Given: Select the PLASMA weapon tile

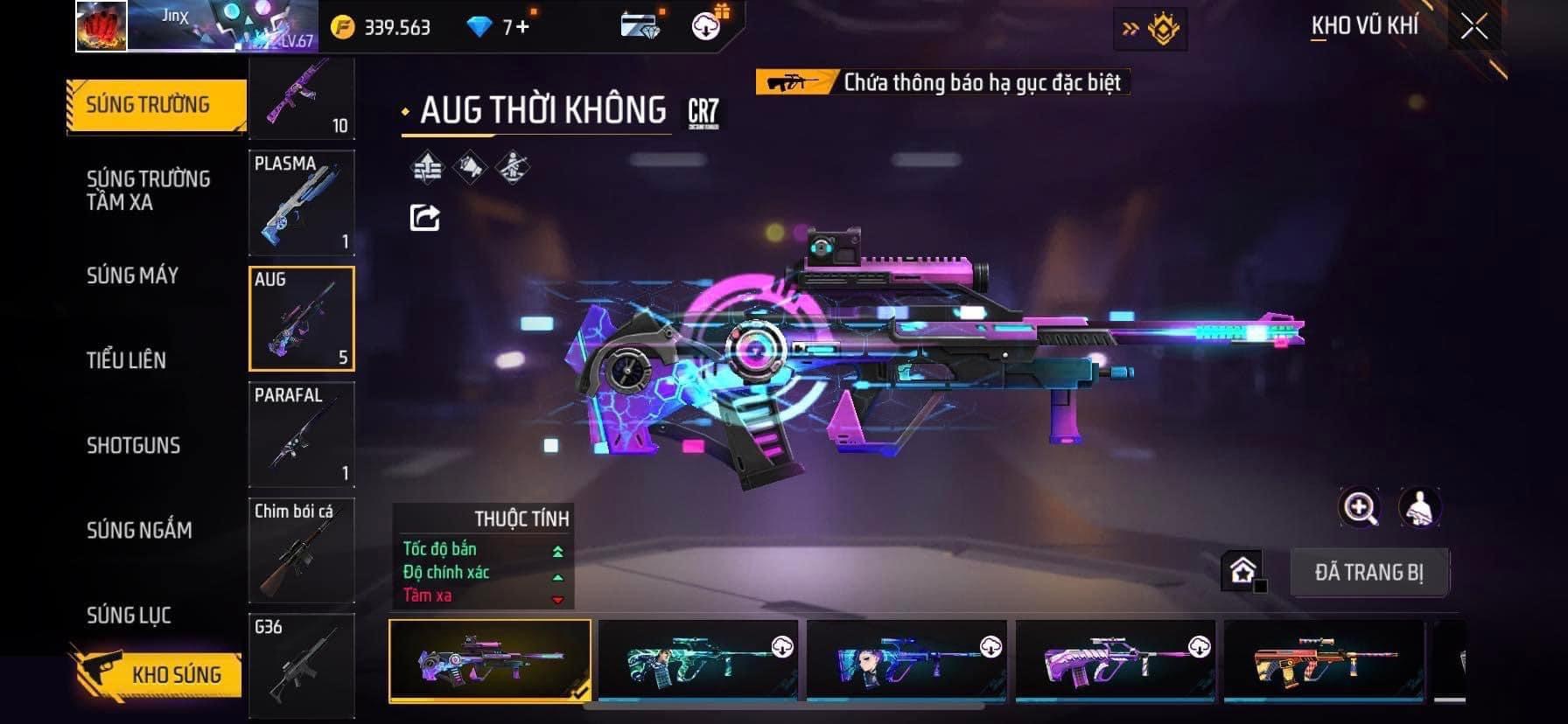Looking at the screenshot, I should pyautogui.click(x=302, y=203).
